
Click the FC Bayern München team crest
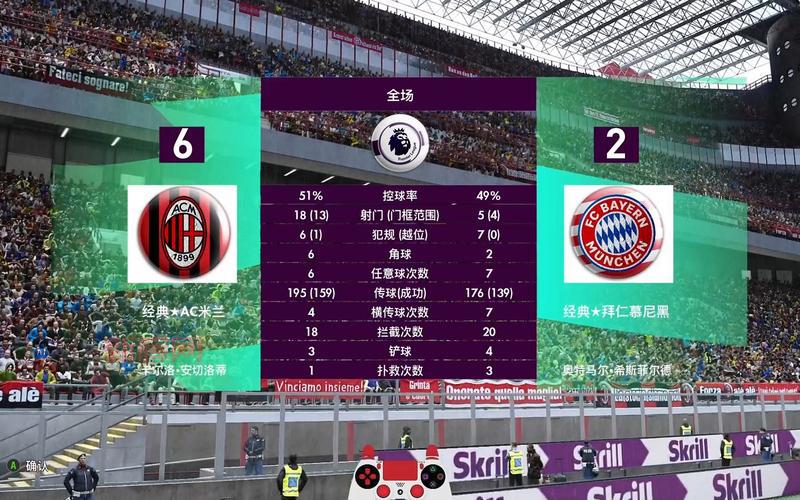[615, 233]
